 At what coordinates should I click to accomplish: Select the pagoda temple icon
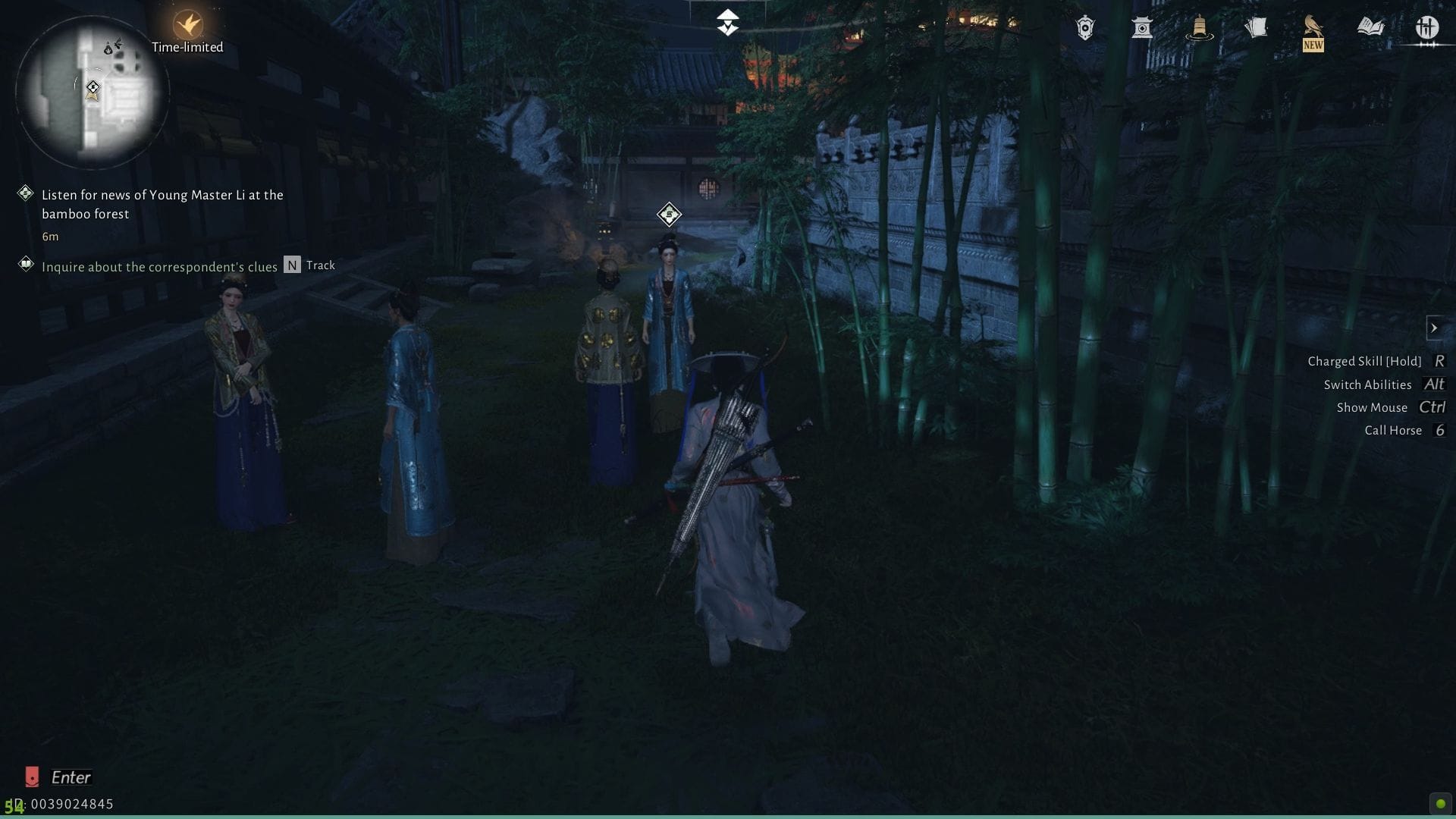coord(1142,30)
